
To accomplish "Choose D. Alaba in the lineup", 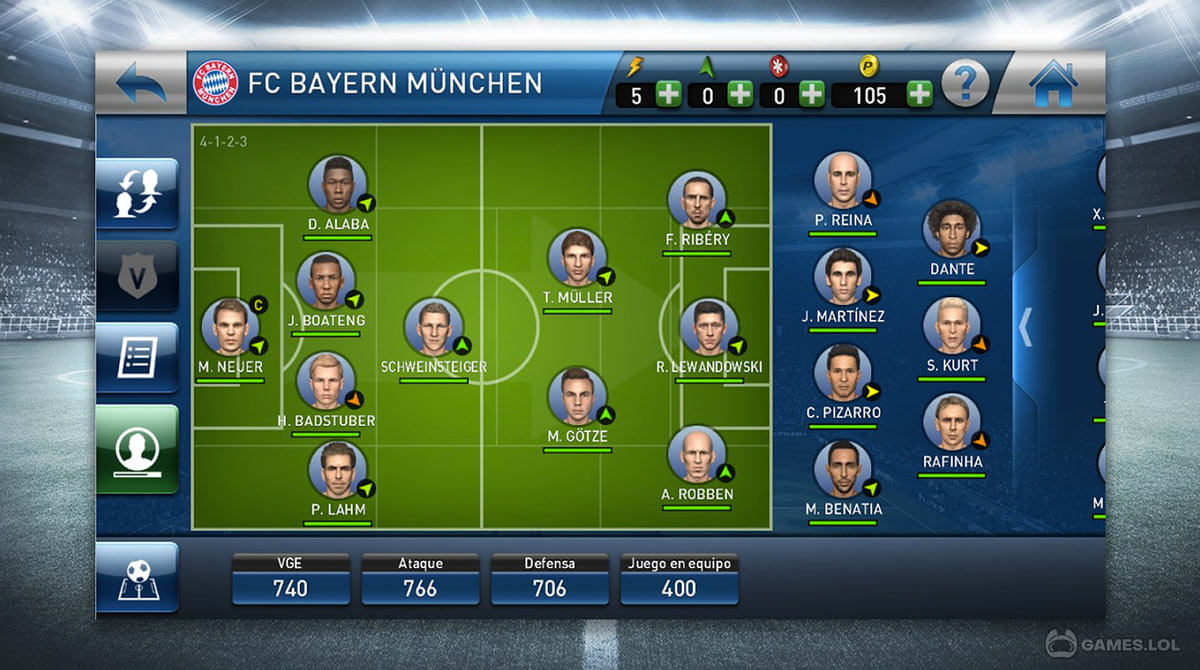I will click(337, 184).
